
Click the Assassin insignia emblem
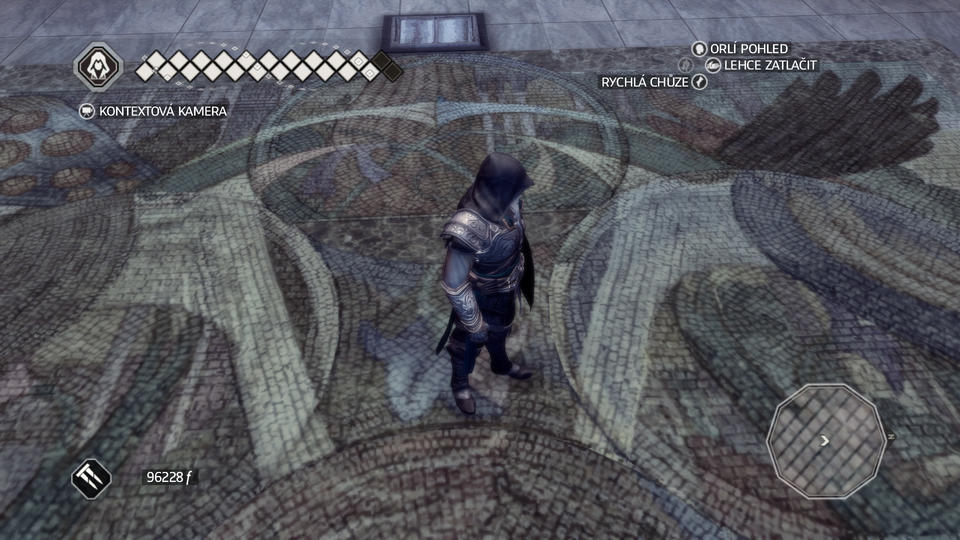[x=99, y=68]
